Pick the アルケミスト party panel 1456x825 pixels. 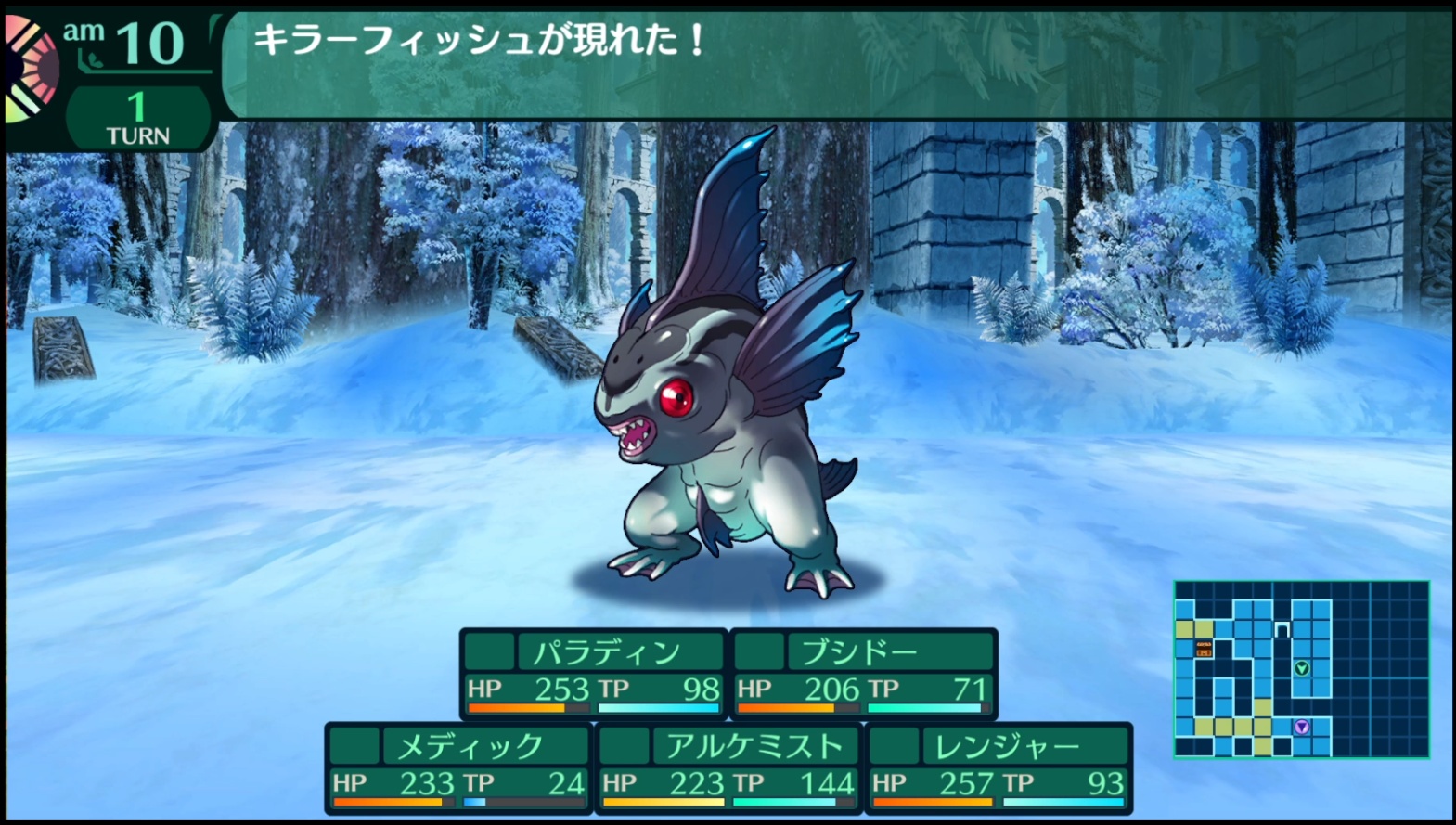pyautogui.click(x=728, y=767)
